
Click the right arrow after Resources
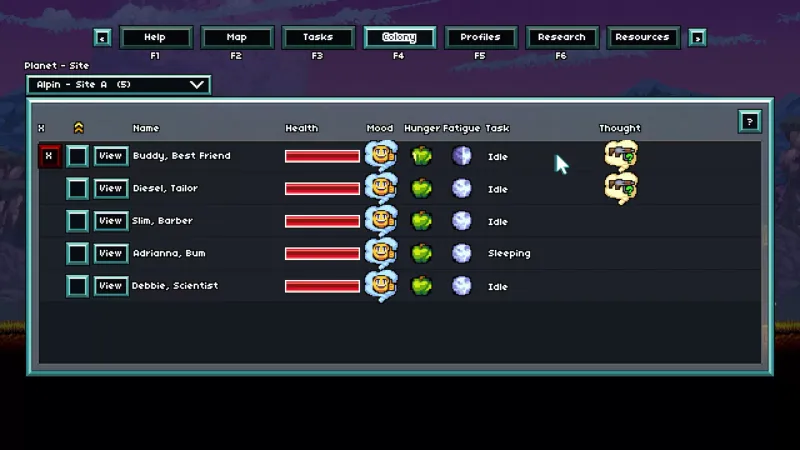(x=697, y=38)
